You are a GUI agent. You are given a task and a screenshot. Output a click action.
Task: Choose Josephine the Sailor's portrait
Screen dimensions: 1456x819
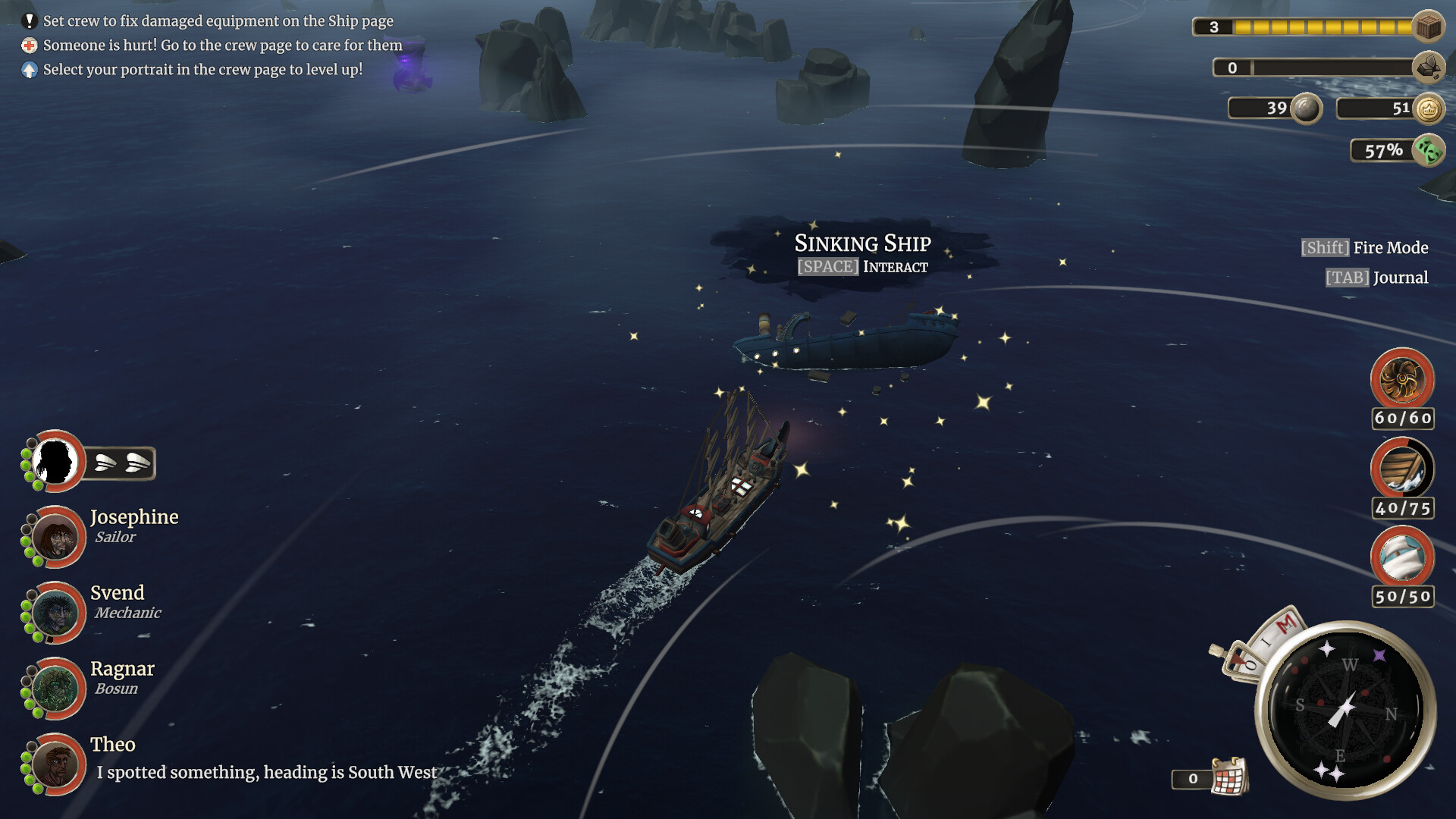55,537
